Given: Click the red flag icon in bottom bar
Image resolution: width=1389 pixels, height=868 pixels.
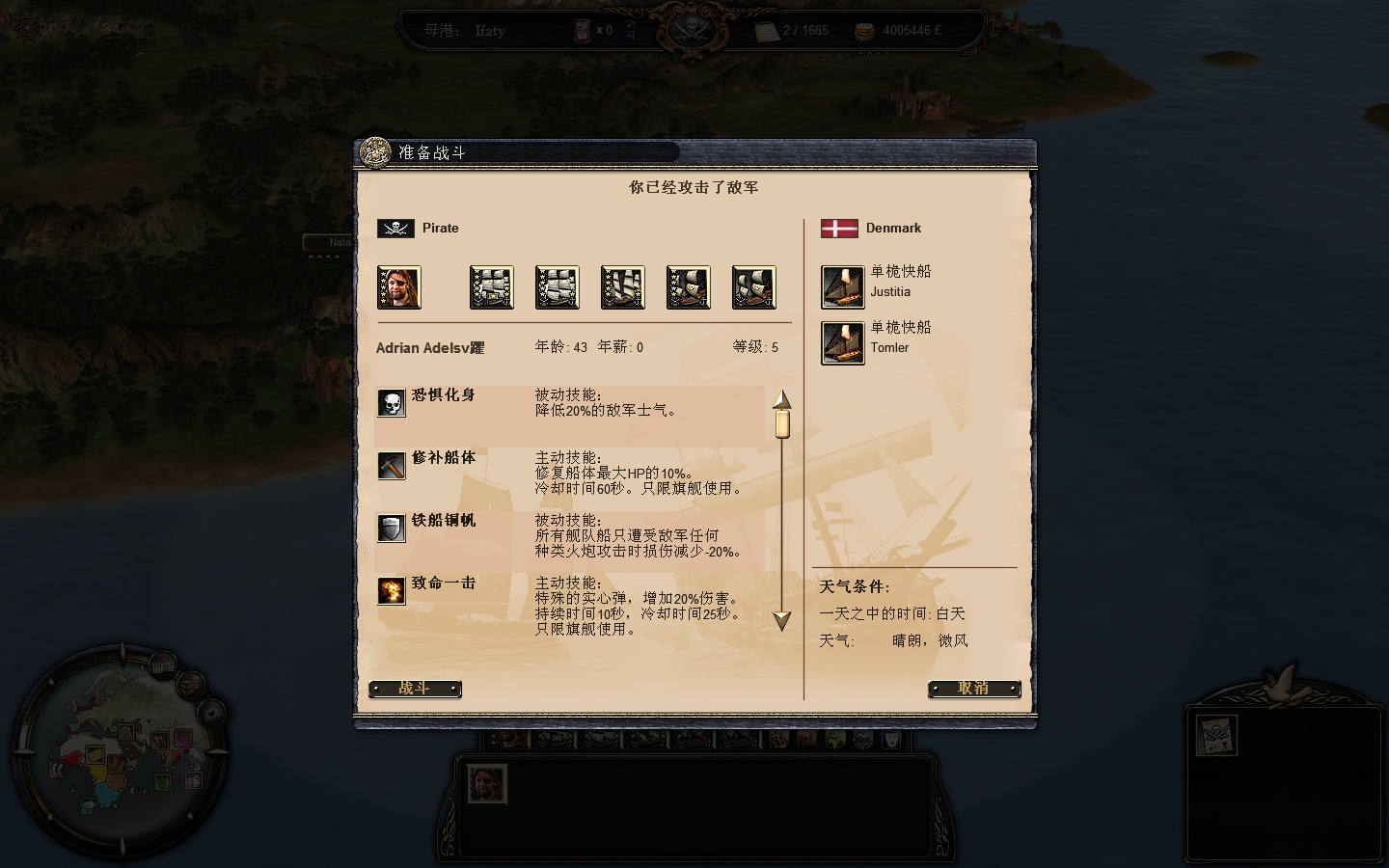Looking at the screenshot, I should point(806,741).
